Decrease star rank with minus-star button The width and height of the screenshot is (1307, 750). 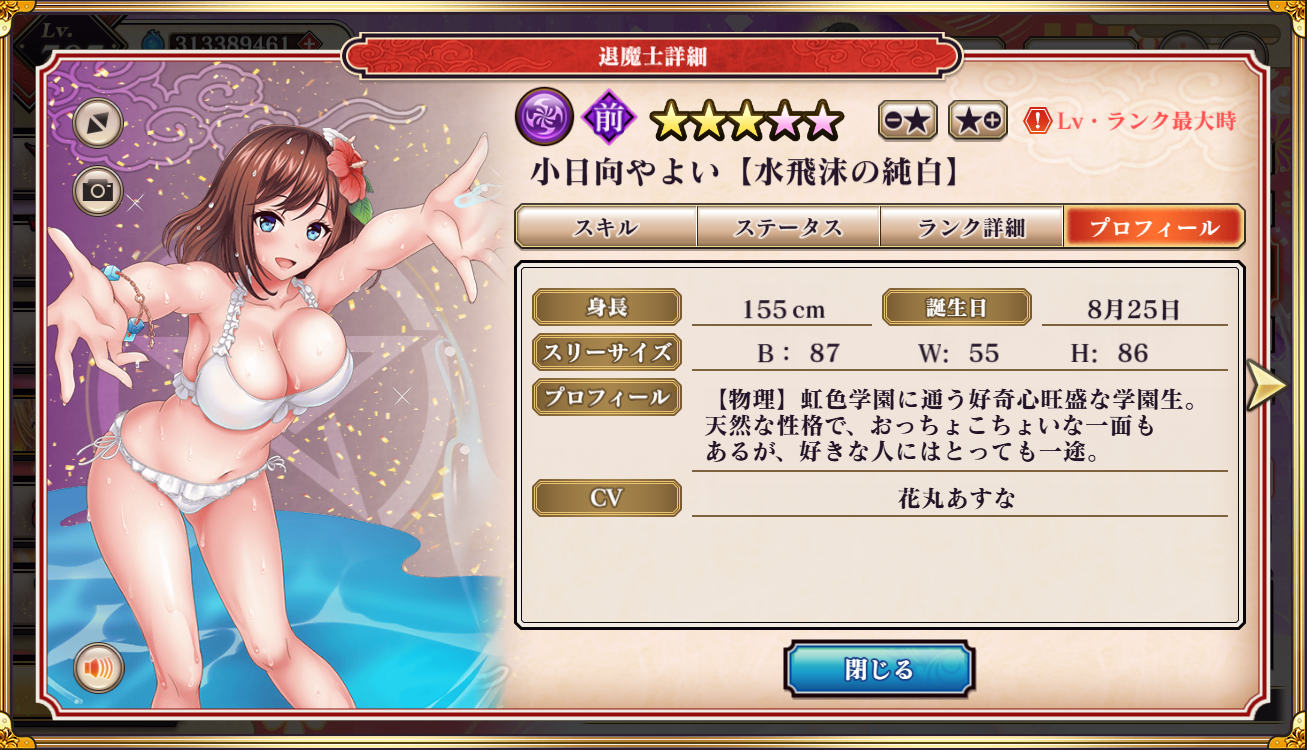tap(908, 121)
